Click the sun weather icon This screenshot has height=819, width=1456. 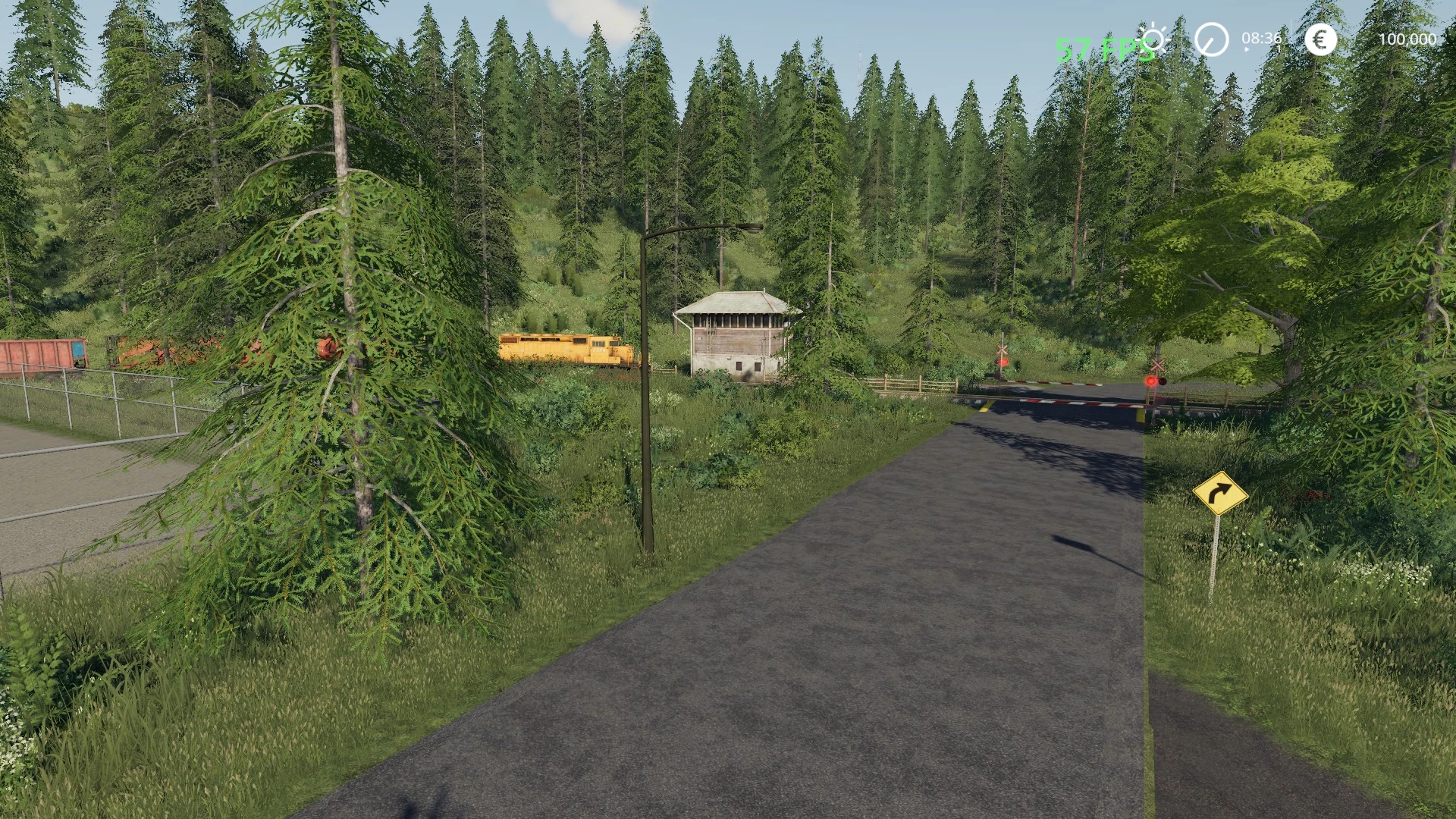tap(1155, 39)
